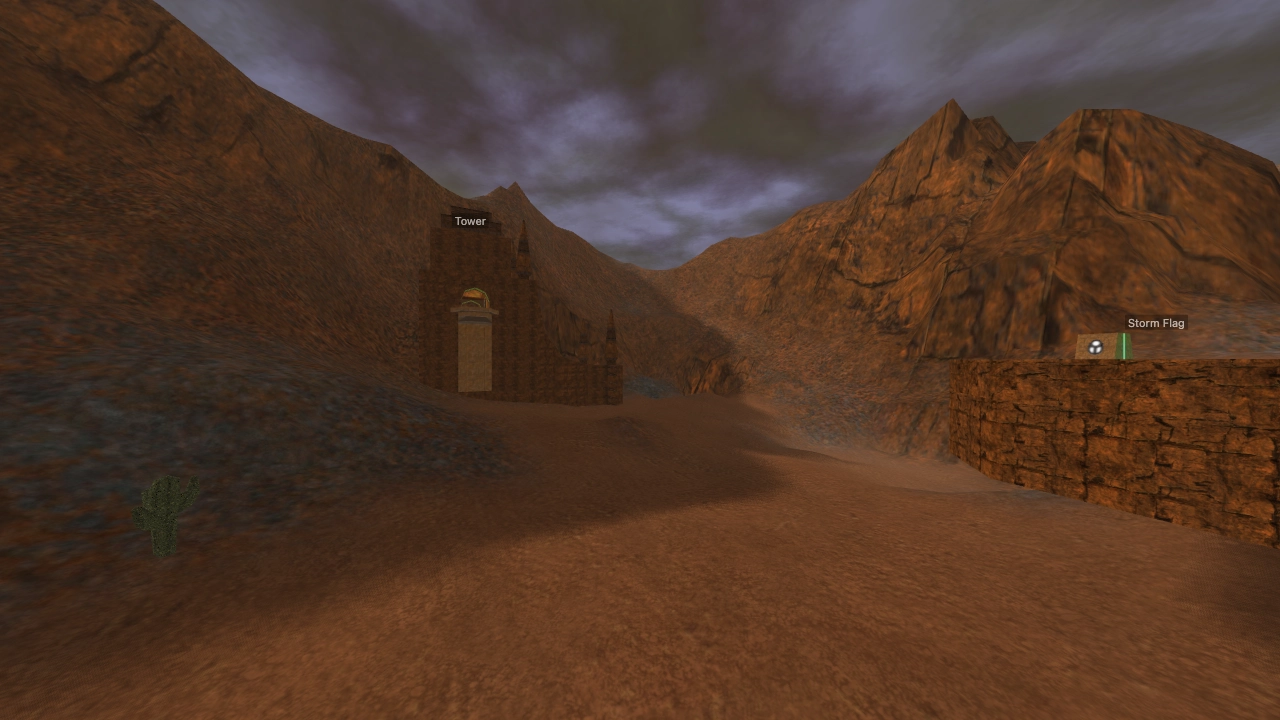1280x720 pixels.
Task: Click the green vertical flagpole stripe
Action: [x=1124, y=344]
